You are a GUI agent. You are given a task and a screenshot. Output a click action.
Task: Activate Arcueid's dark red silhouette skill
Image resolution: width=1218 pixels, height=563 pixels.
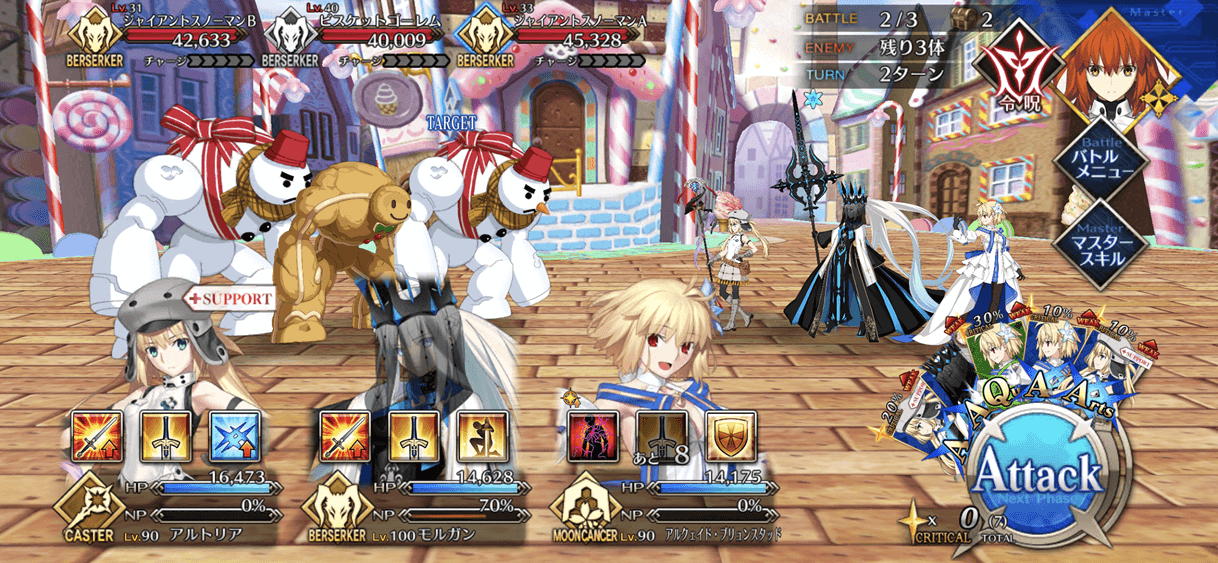592,435
